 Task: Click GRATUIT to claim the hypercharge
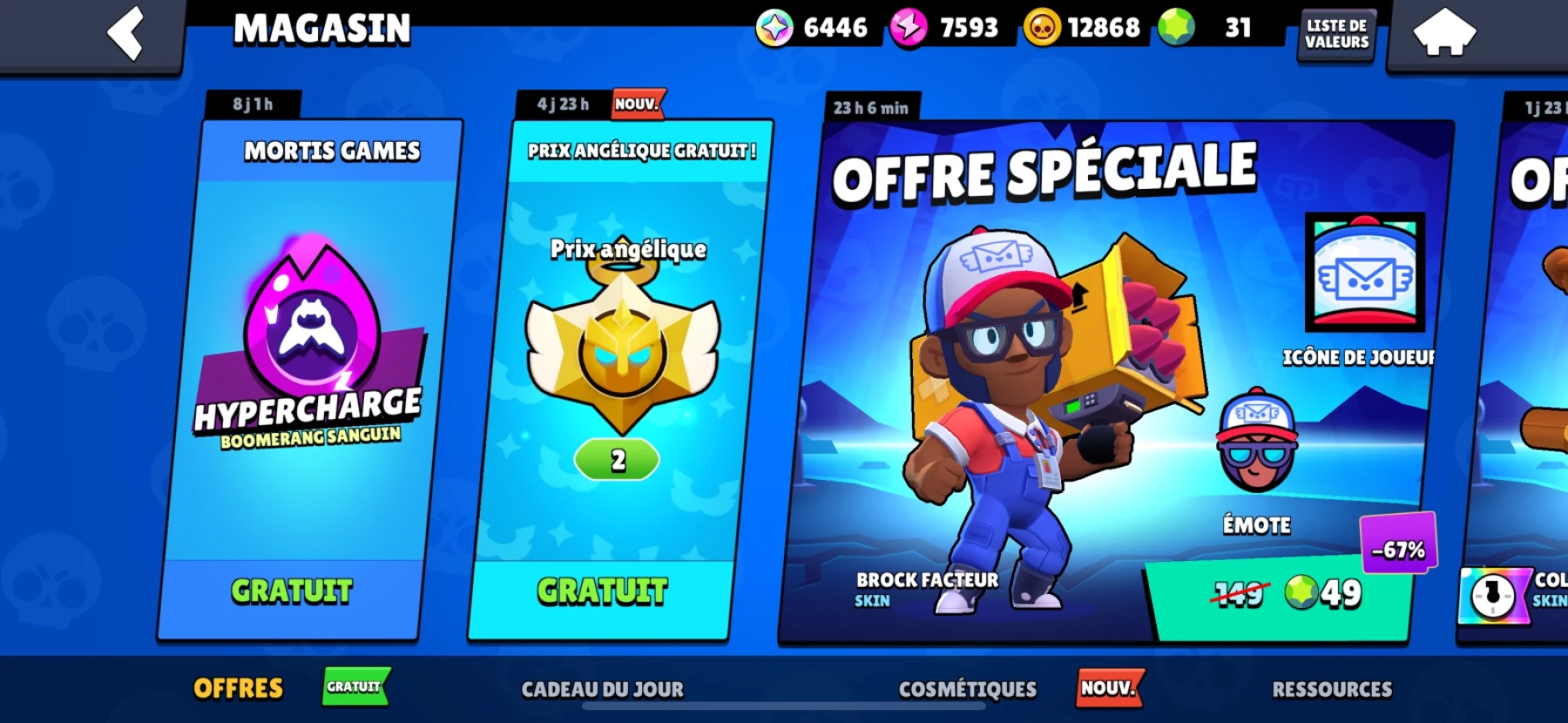(290, 590)
